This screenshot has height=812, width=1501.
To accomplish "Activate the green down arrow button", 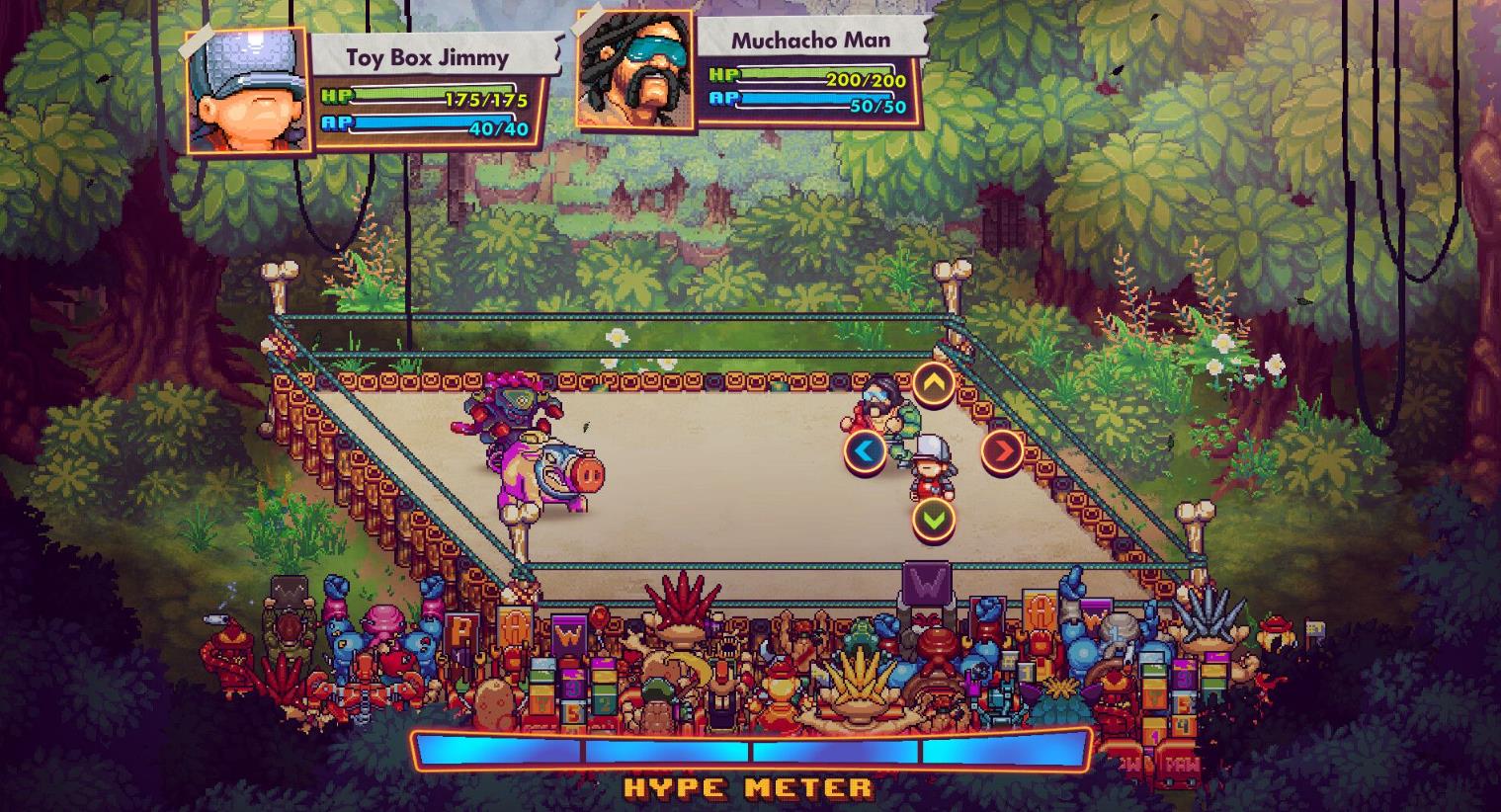I will coord(933,518).
